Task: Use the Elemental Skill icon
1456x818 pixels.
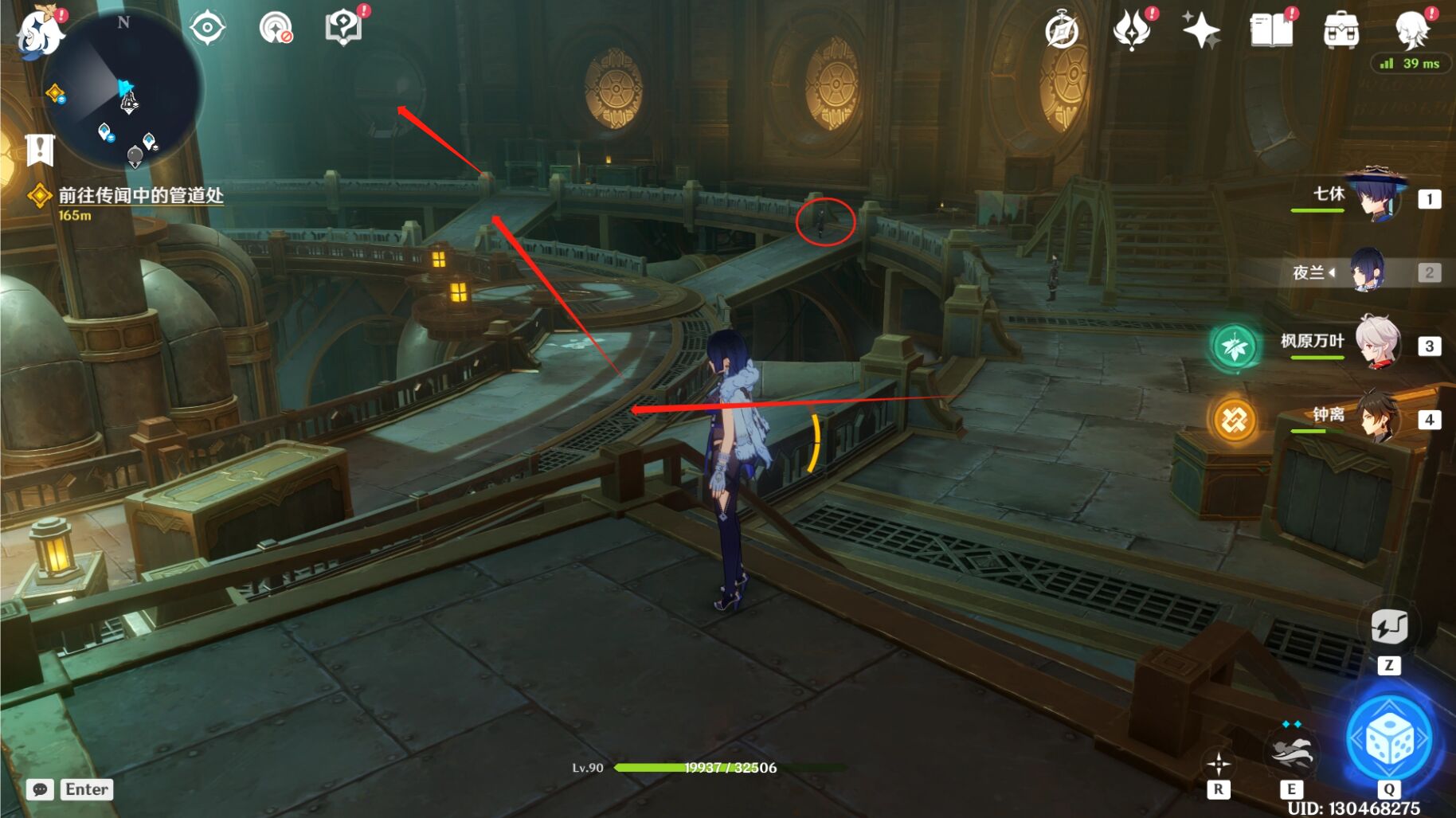Action: coord(1291,751)
